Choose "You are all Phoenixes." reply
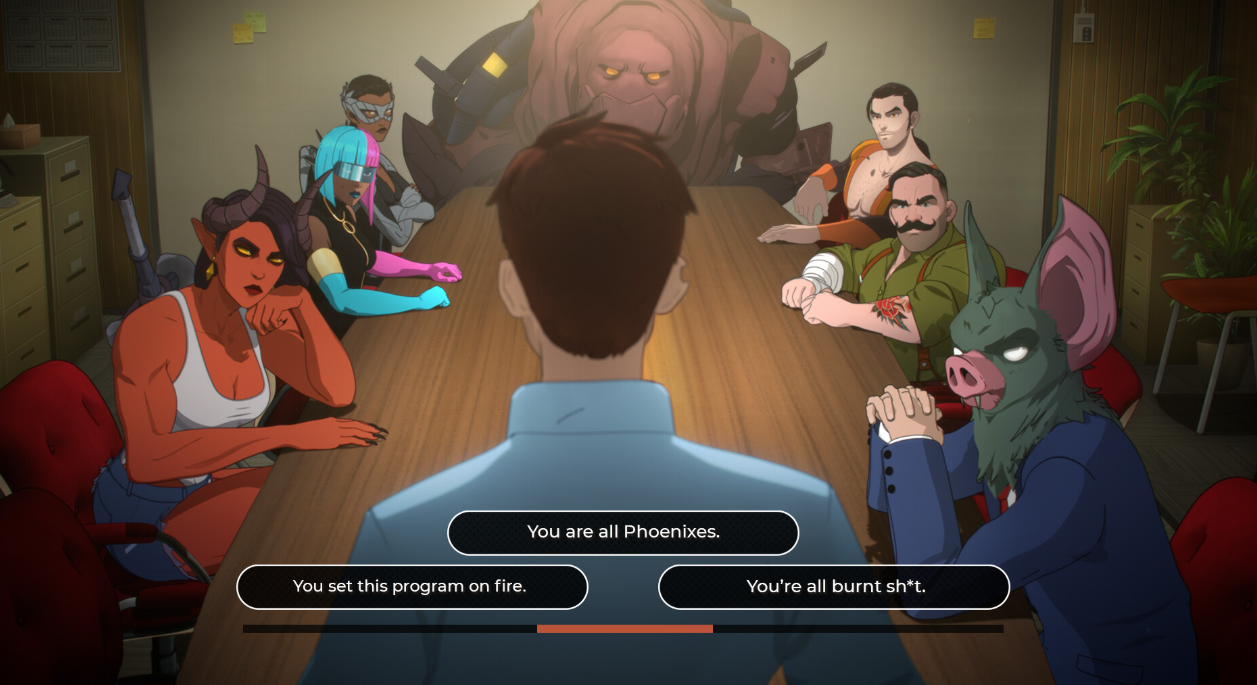Image resolution: width=1257 pixels, height=685 pixels. pos(623,532)
